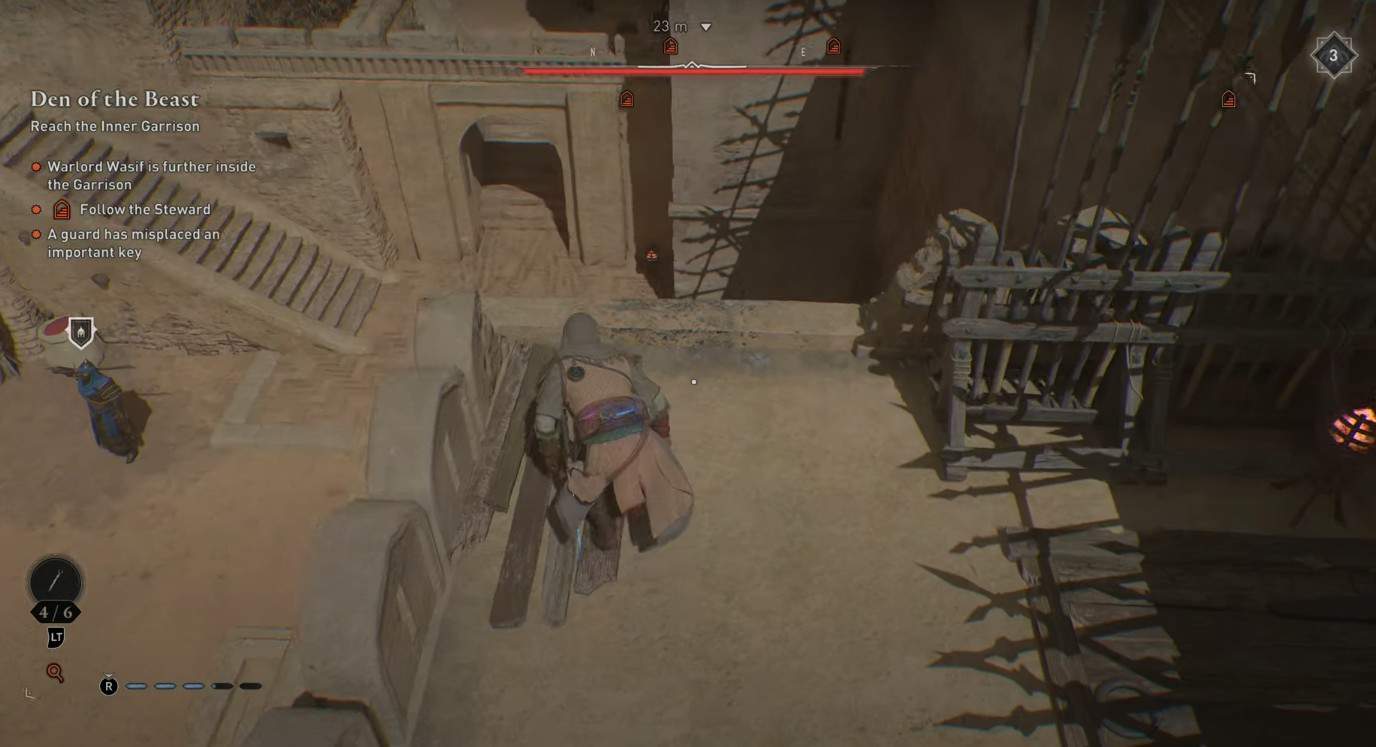Screen dimensions: 1376x747
Task: Click the garrison marker beside the East indicator
Action: pos(833,45)
